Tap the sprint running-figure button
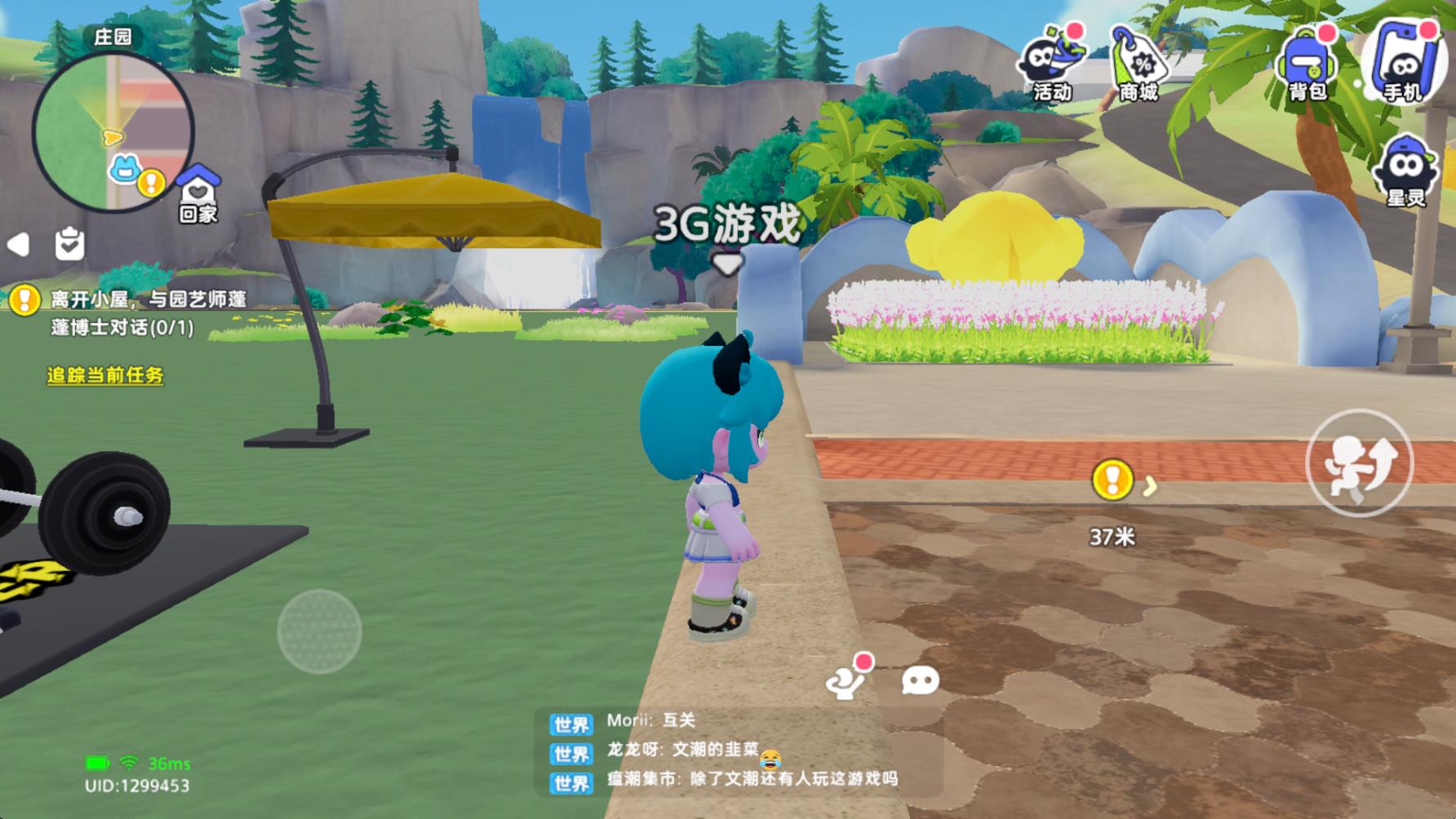This screenshot has height=819, width=1456. coord(1361,463)
